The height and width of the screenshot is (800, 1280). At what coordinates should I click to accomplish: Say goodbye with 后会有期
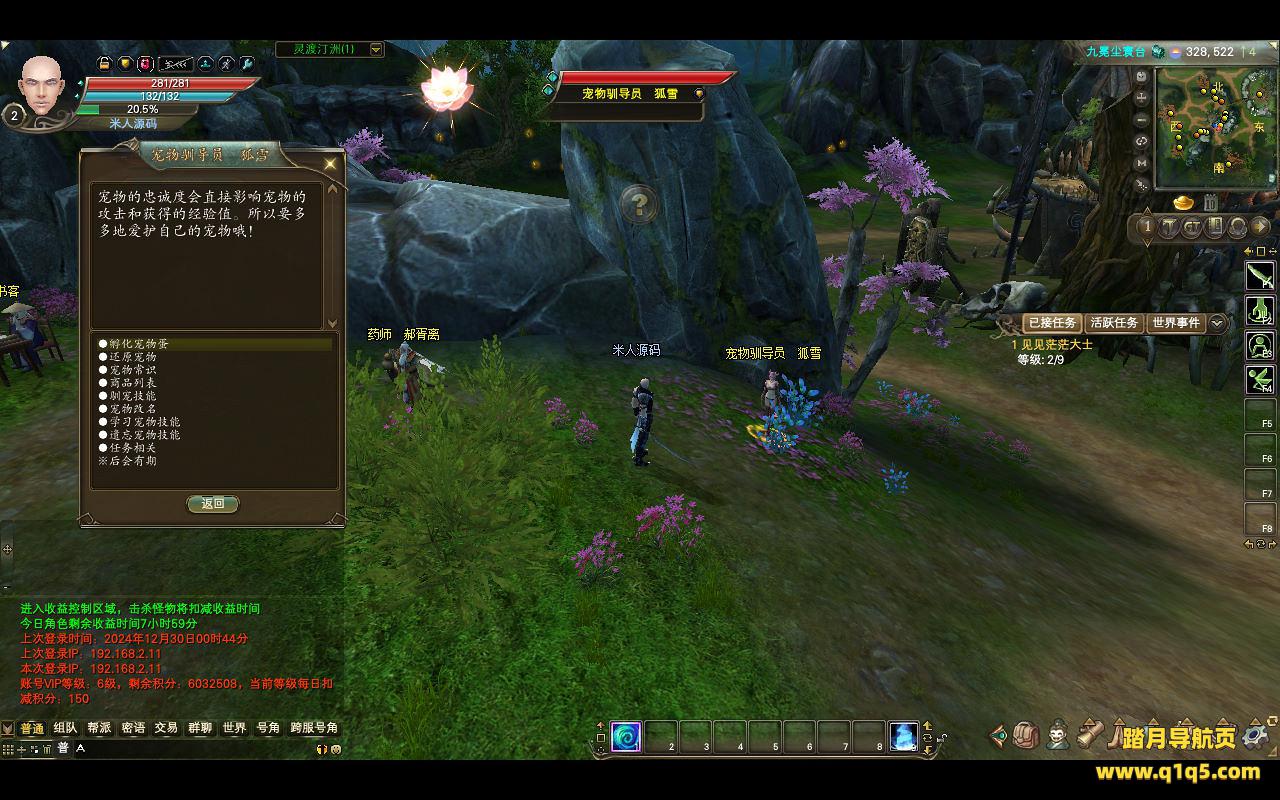point(132,461)
